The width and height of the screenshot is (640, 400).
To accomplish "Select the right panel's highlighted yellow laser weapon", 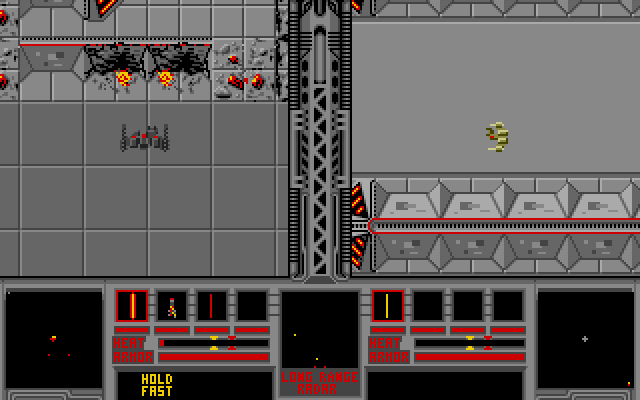I will click(387, 306).
